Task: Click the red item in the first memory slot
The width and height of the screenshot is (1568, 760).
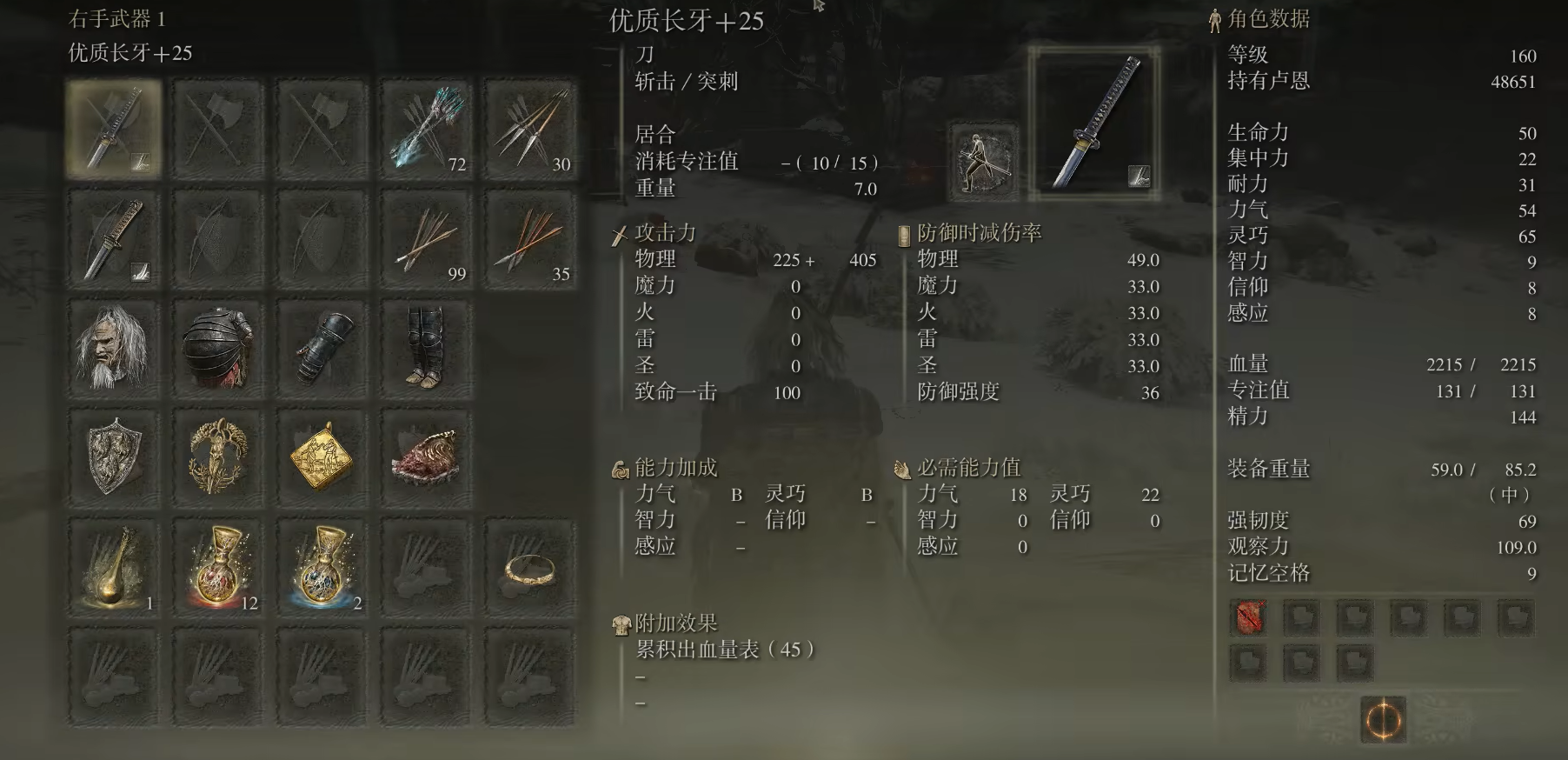Action: [x=1247, y=619]
